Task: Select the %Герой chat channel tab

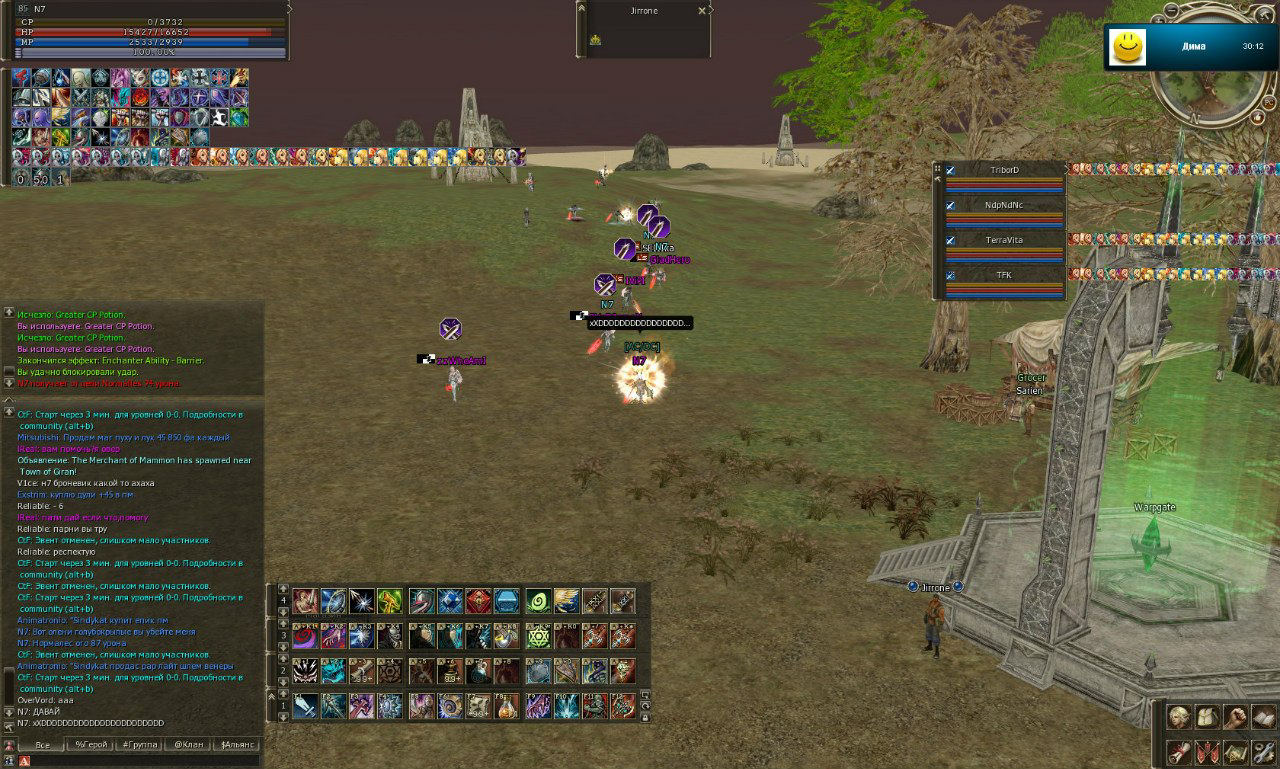Action: pos(92,744)
